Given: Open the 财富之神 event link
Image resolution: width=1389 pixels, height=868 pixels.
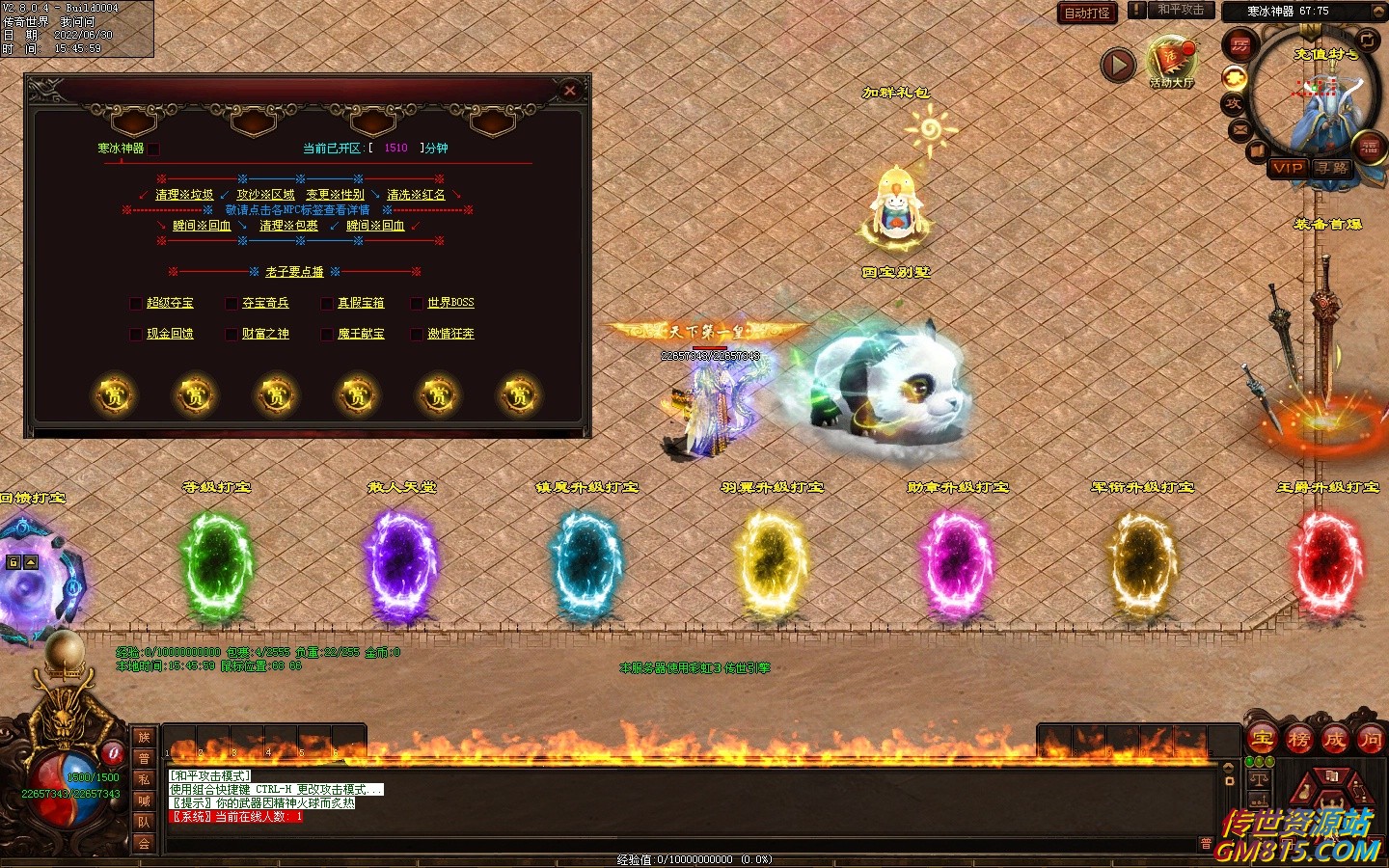Looking at the screenshot, I should pyautogui.click(x=265, y=334).
